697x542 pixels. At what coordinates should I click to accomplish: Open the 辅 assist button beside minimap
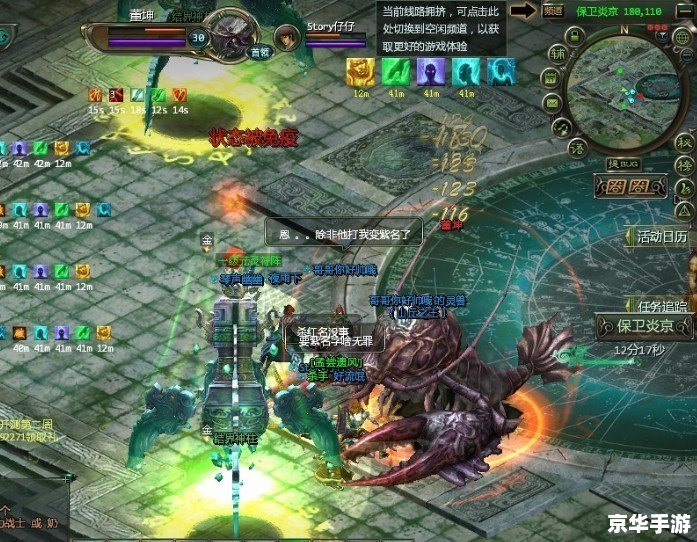(x=558, y=53)
